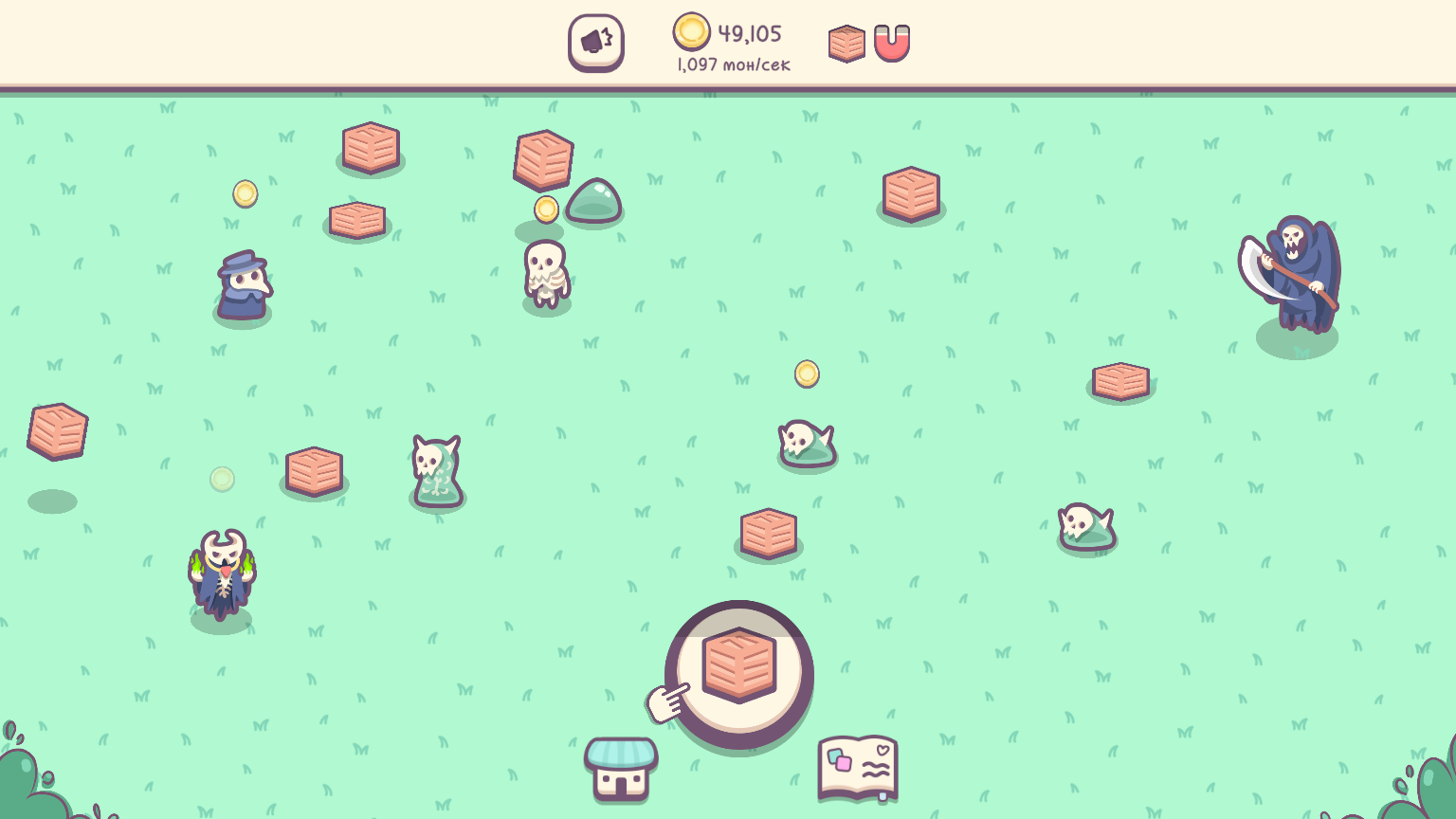Open the collection book
1456x819 pixels.
click(x=858, y=768)
